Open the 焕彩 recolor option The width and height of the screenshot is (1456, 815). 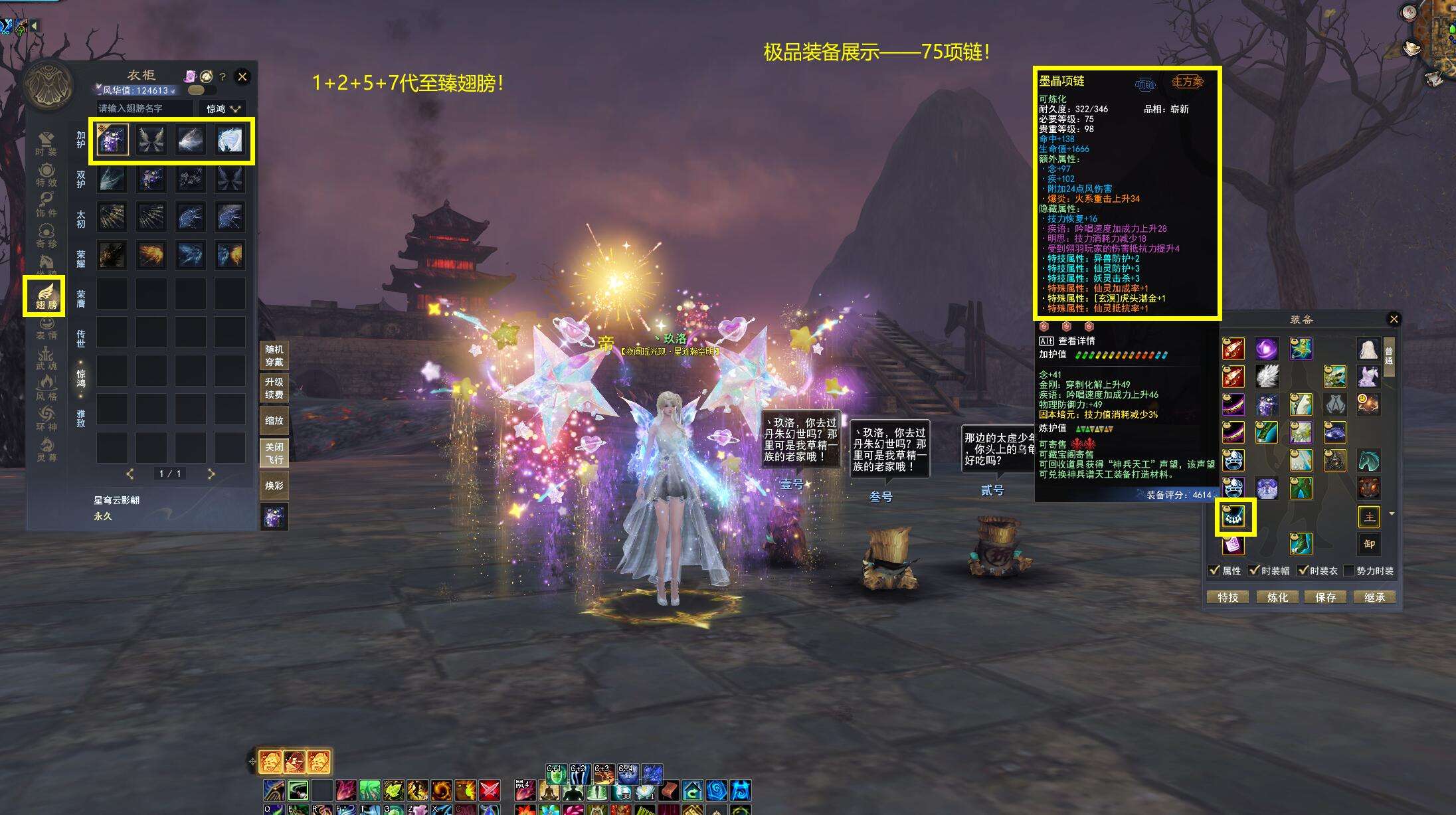point(274,486)
